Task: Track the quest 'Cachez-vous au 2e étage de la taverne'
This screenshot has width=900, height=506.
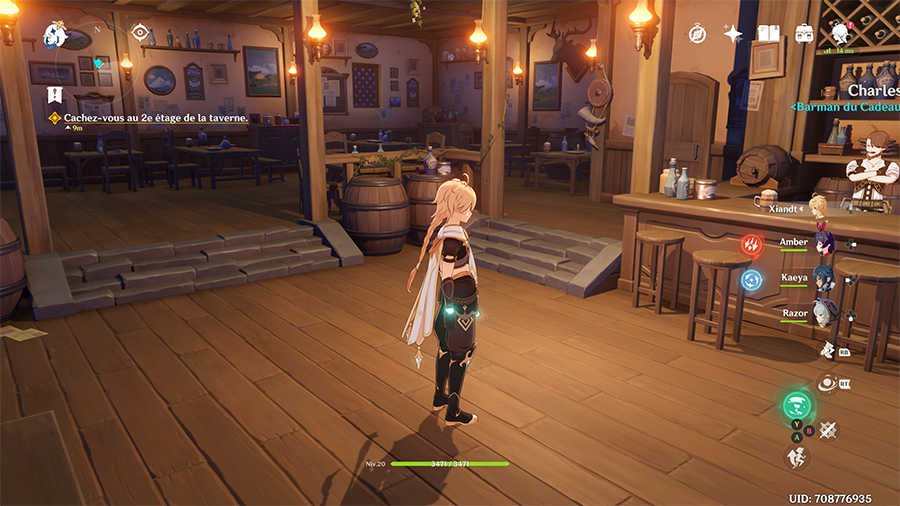Action: [x=155, y=117]
